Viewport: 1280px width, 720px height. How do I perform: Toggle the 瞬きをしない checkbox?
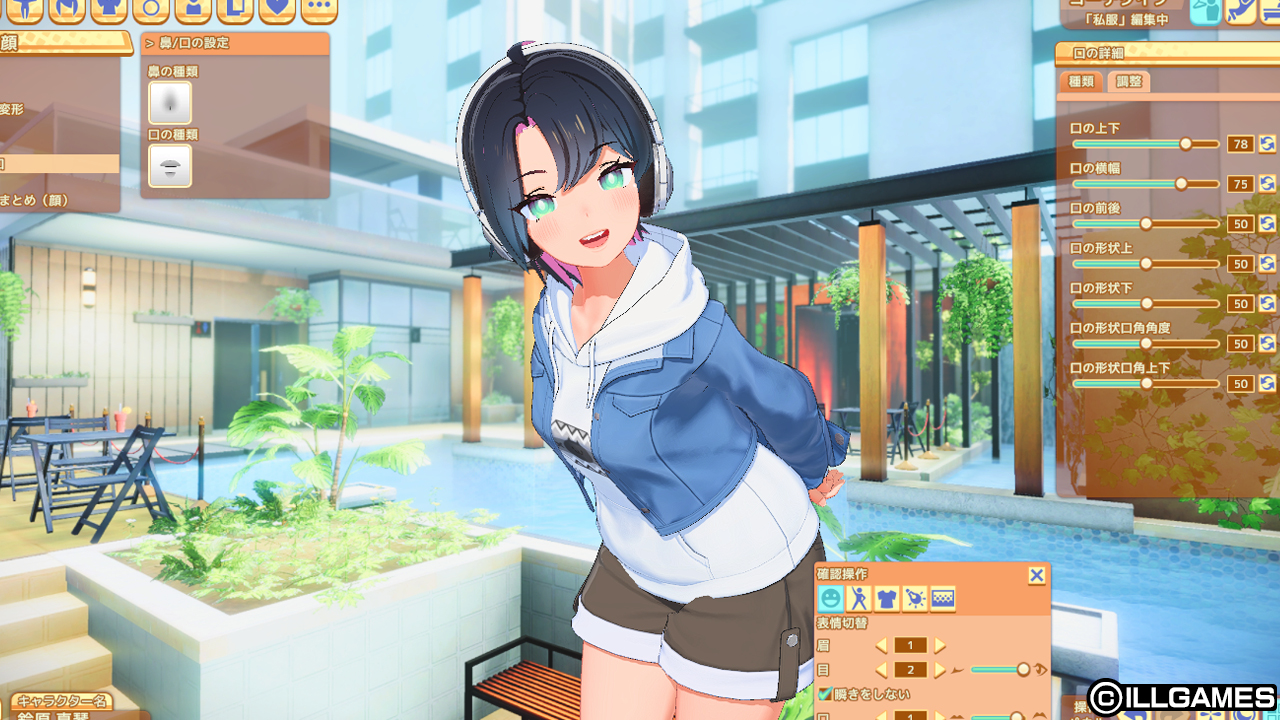click(x=825, y=694)
